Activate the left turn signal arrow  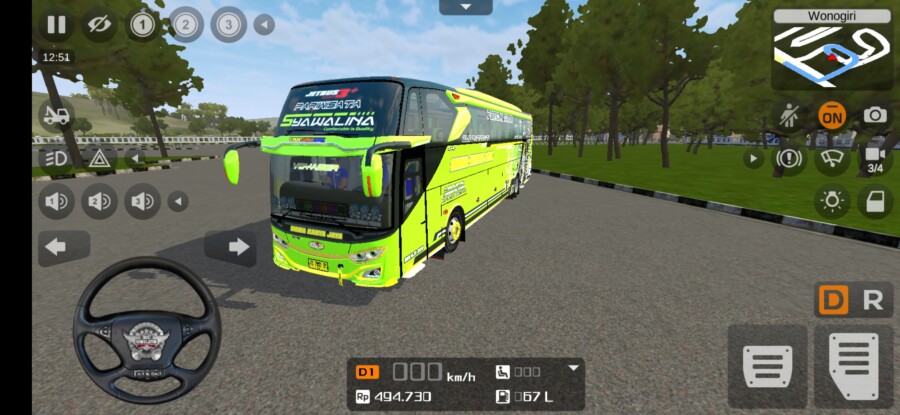[56, 246]
